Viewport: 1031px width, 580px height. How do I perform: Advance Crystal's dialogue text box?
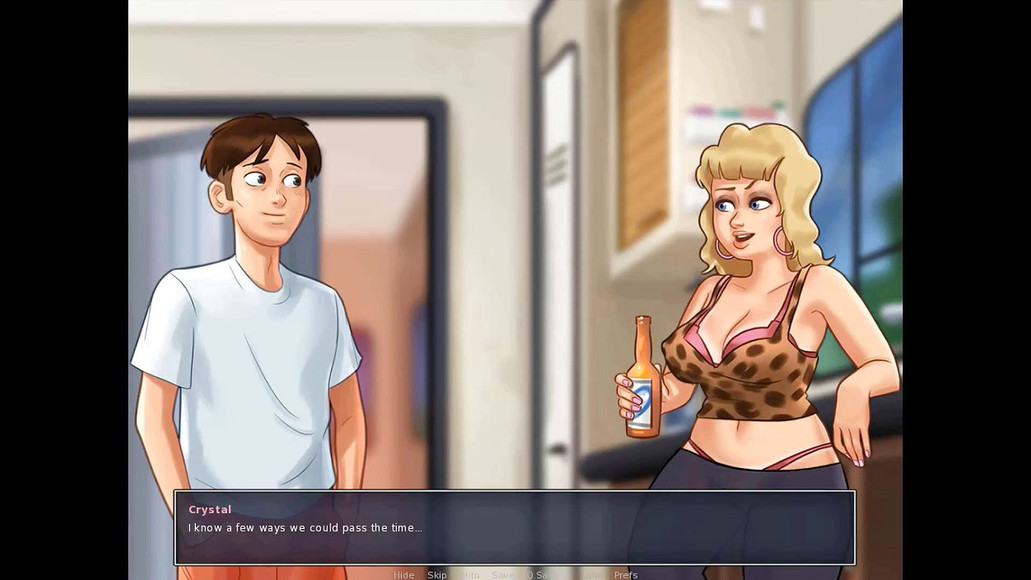click(514, 527)
